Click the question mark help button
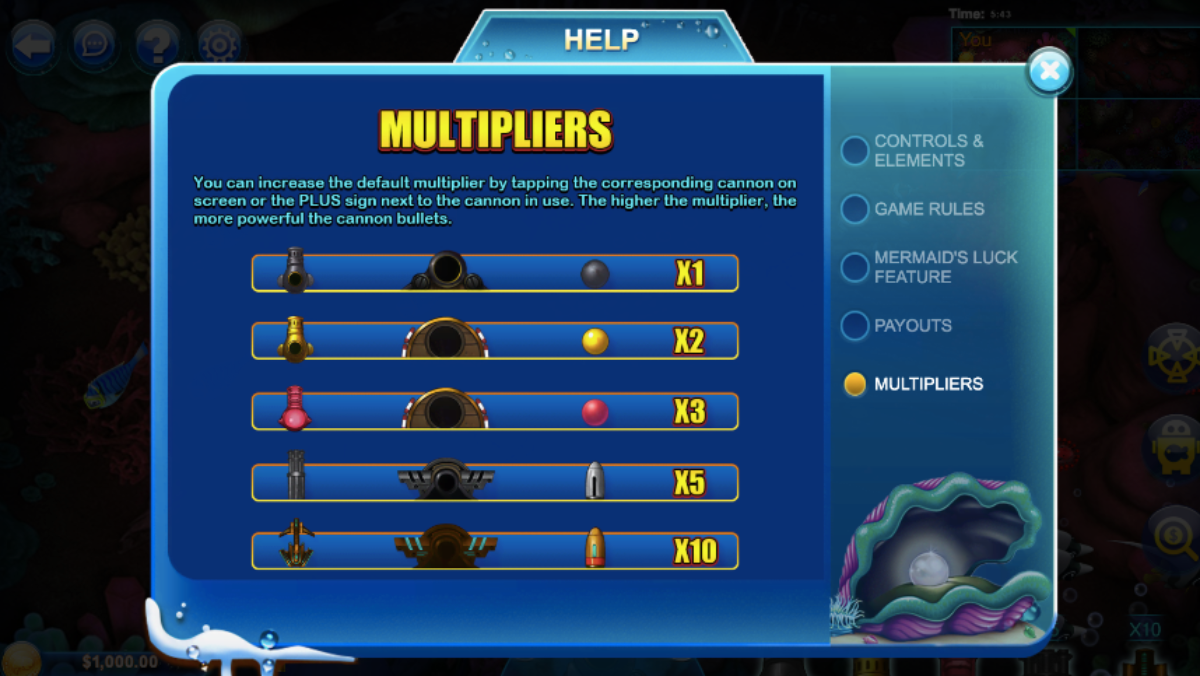Viewport: 1200px width, 676px height. (x=157, y=45)
